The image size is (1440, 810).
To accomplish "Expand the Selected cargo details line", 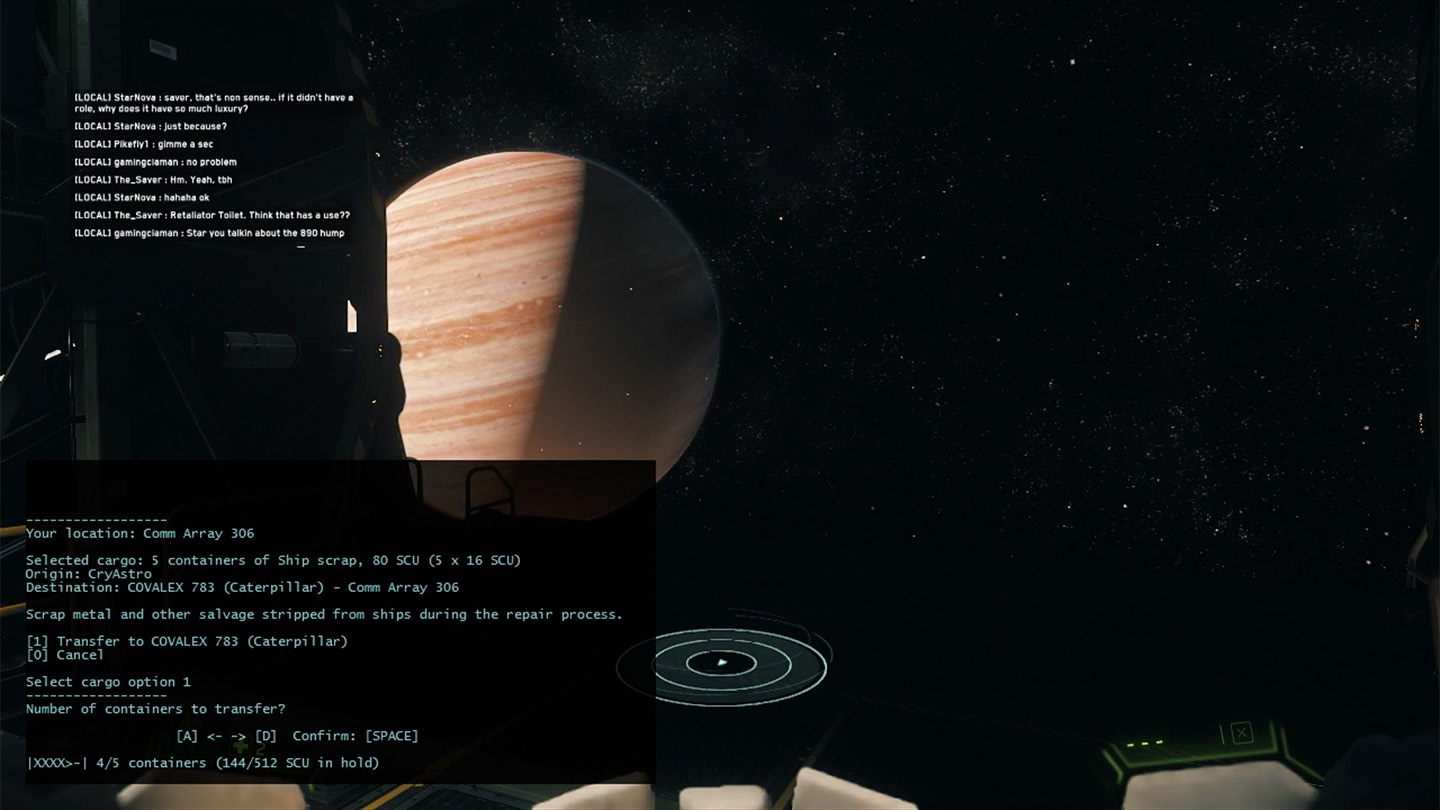I will click(x=272, y=560).
